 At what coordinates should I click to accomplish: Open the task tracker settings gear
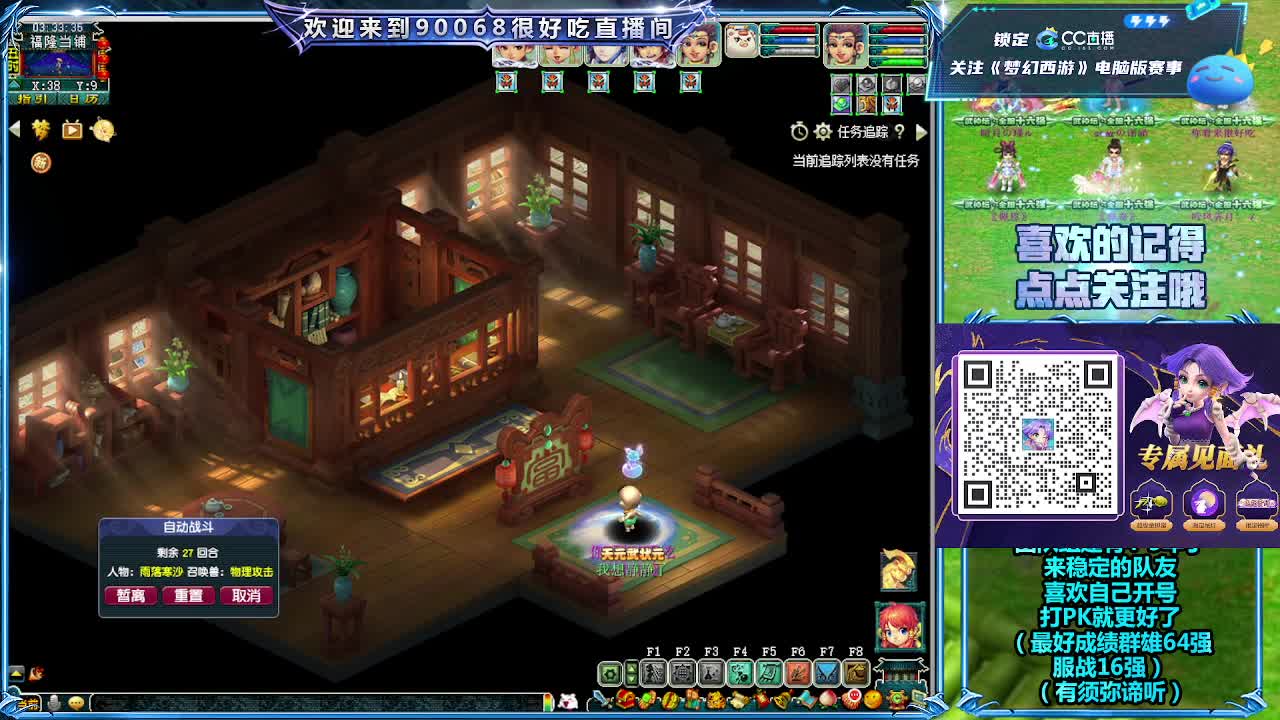(x=823, y=132)
